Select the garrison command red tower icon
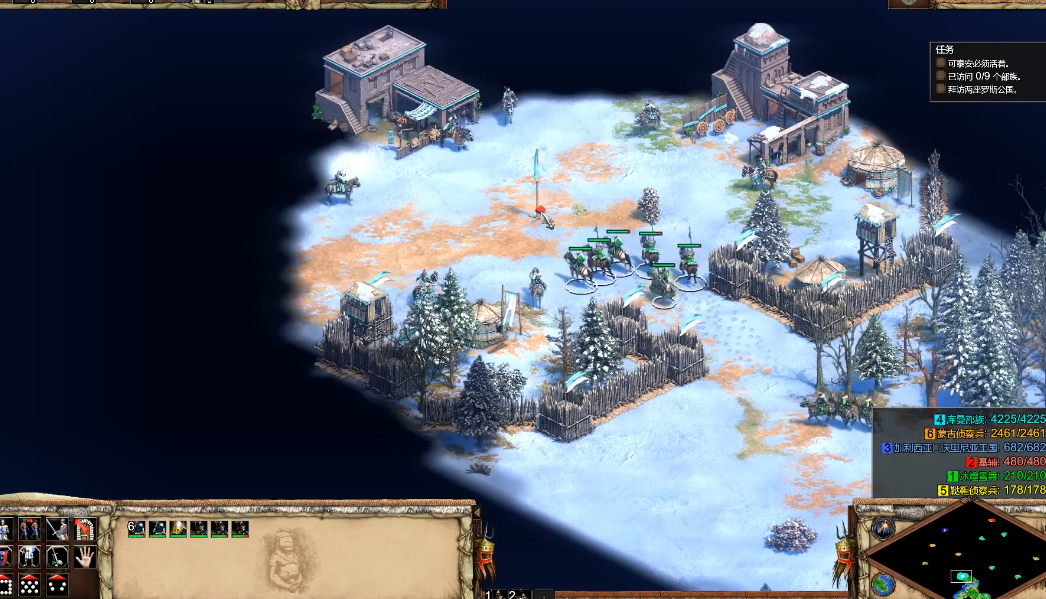1046x599 pixels. 84,528
